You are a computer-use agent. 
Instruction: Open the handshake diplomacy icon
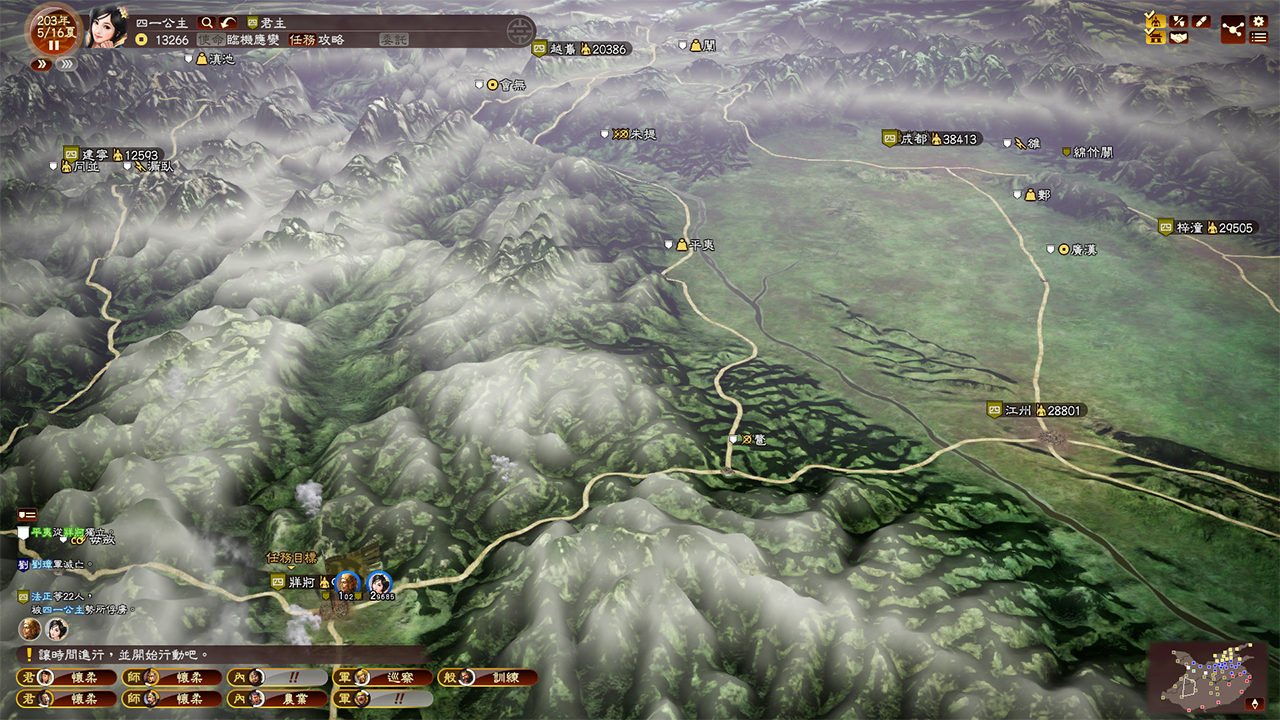click(1179, 38)
